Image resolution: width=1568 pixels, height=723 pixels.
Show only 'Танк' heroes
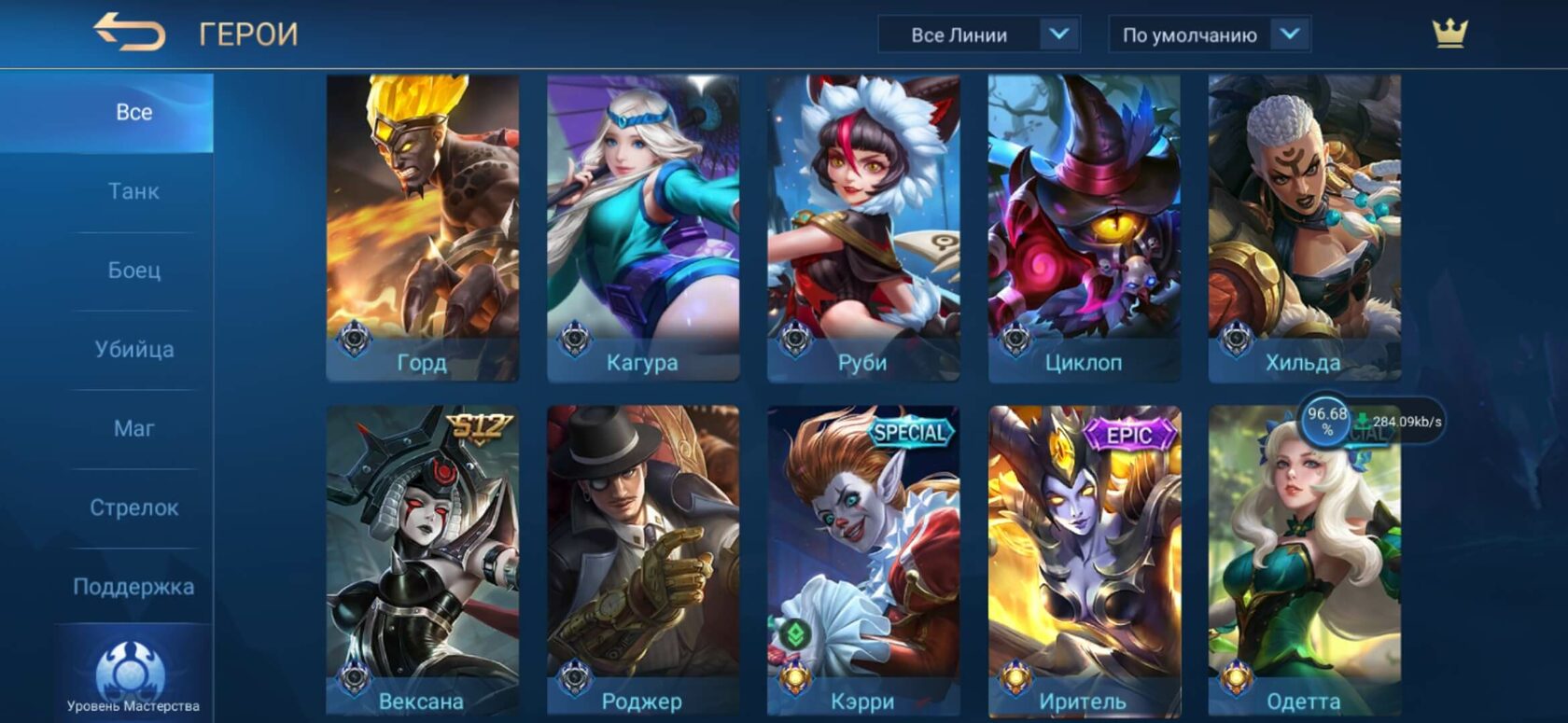point(133,191)
